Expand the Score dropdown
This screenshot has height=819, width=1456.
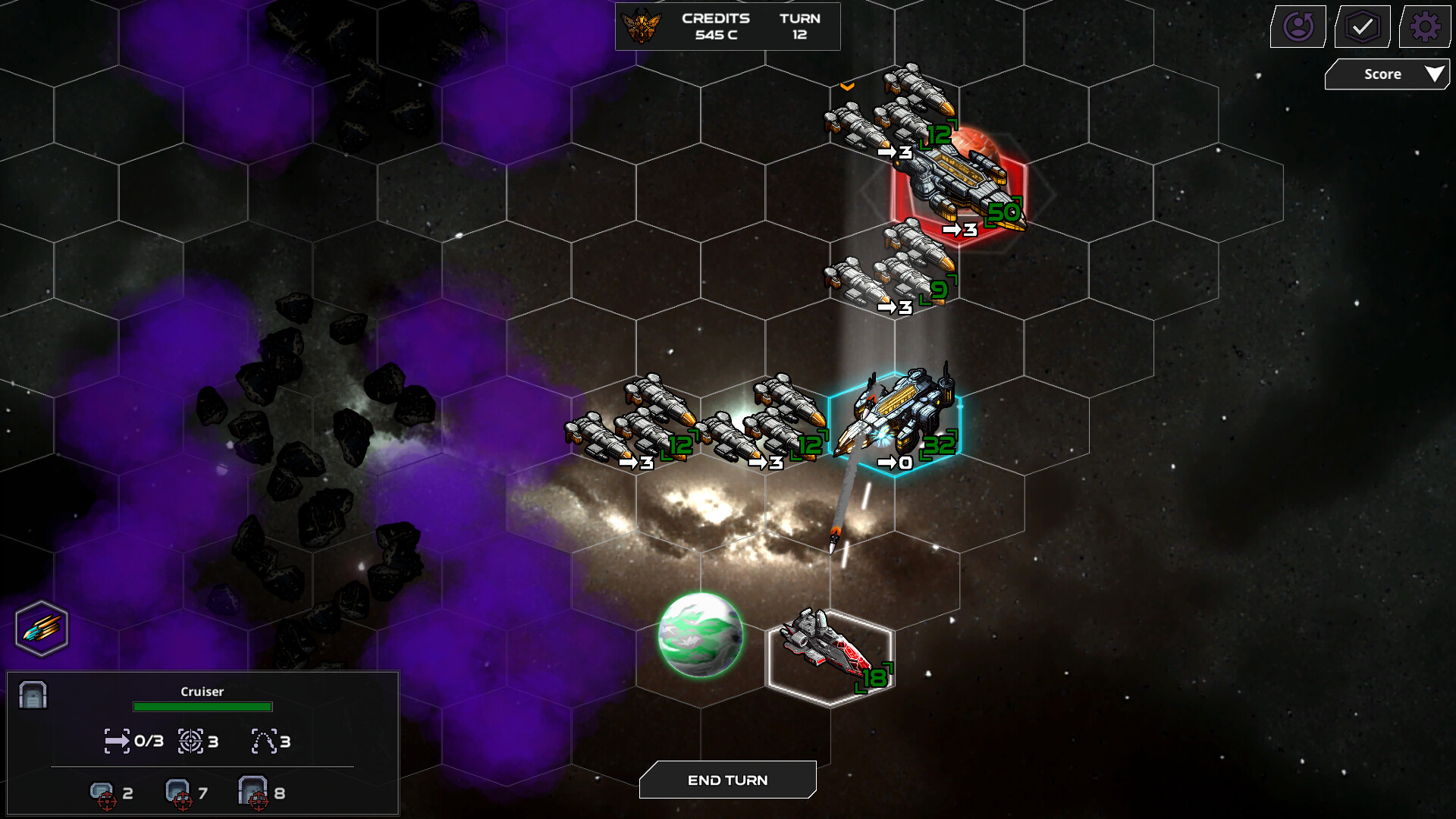coord(1387,74)
